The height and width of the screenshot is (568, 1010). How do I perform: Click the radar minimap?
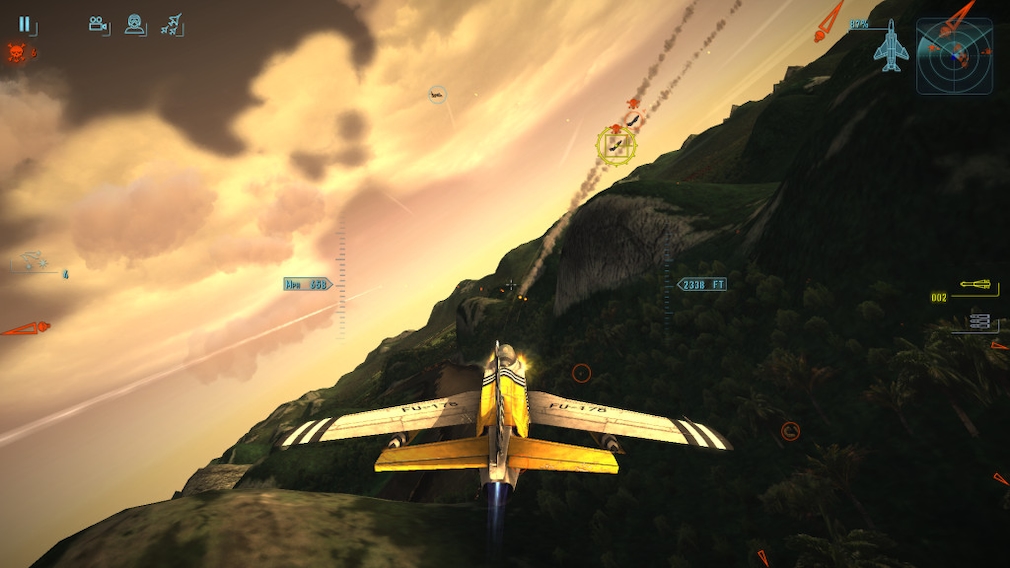[x=954, y=56]
